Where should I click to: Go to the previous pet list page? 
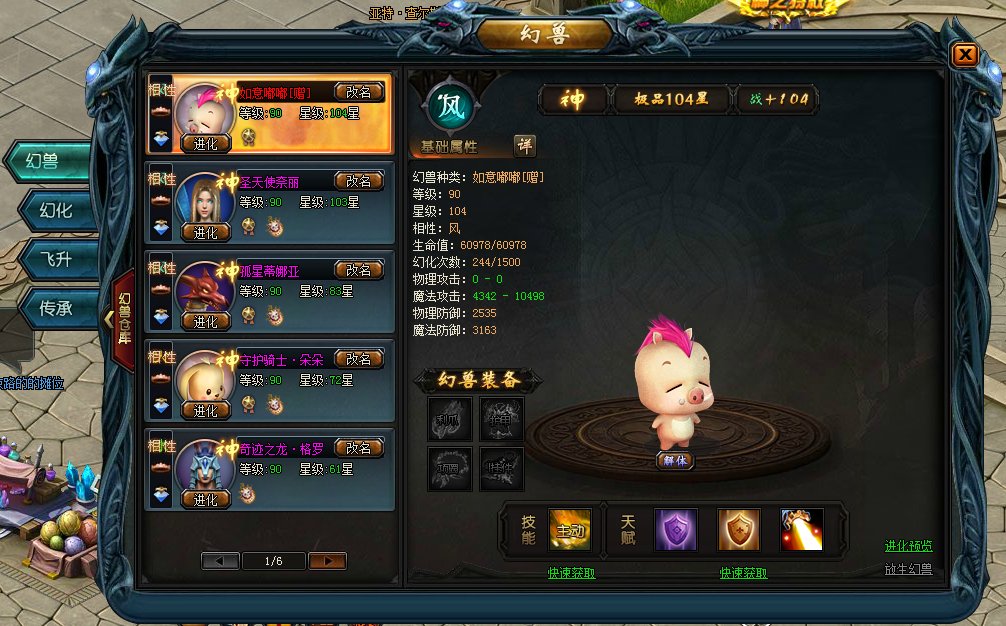pyautogui.click(x=220, y=561)
